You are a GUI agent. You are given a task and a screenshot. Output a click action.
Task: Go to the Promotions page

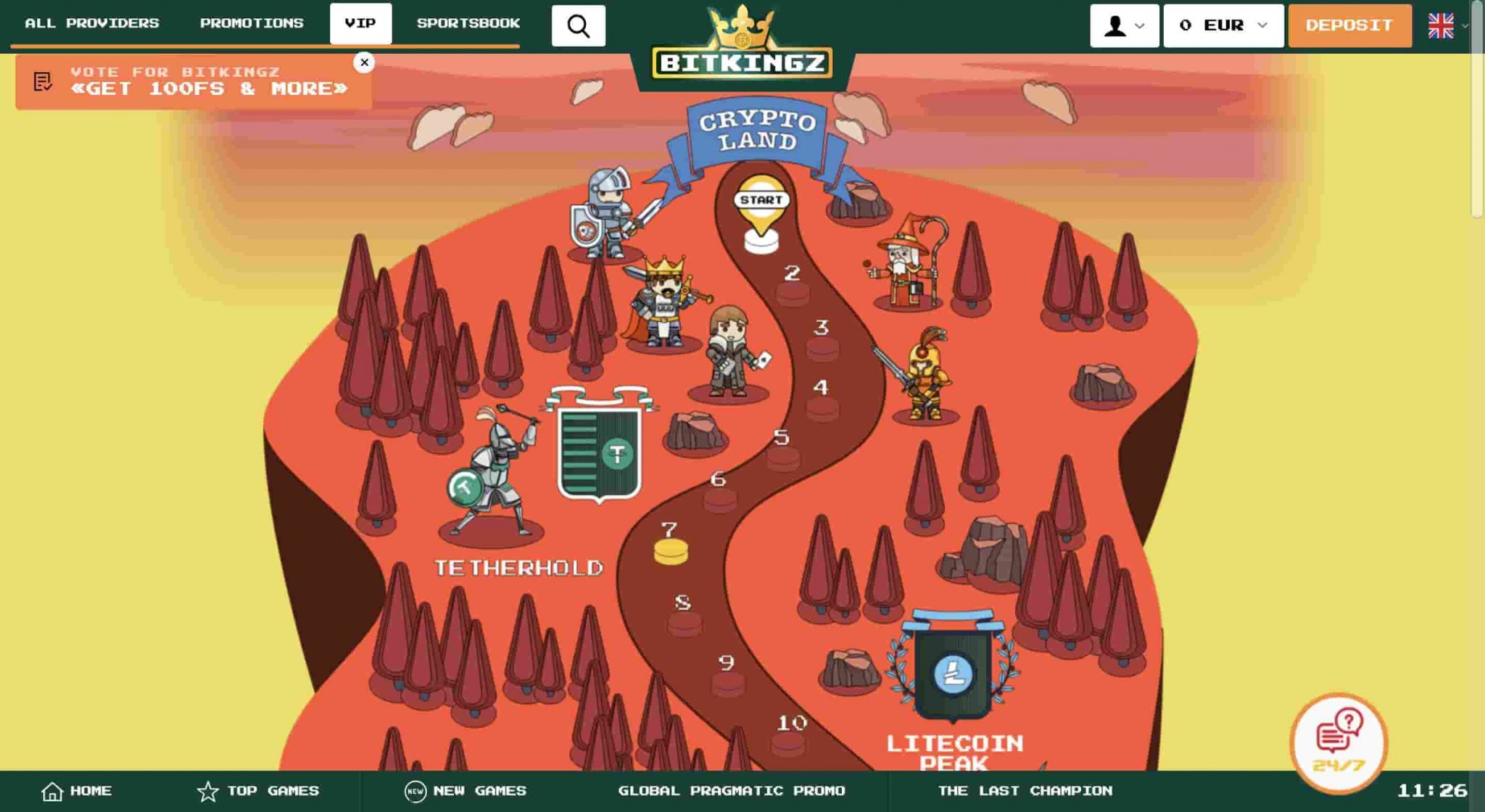pyautogui.click(x=252, y=23)
